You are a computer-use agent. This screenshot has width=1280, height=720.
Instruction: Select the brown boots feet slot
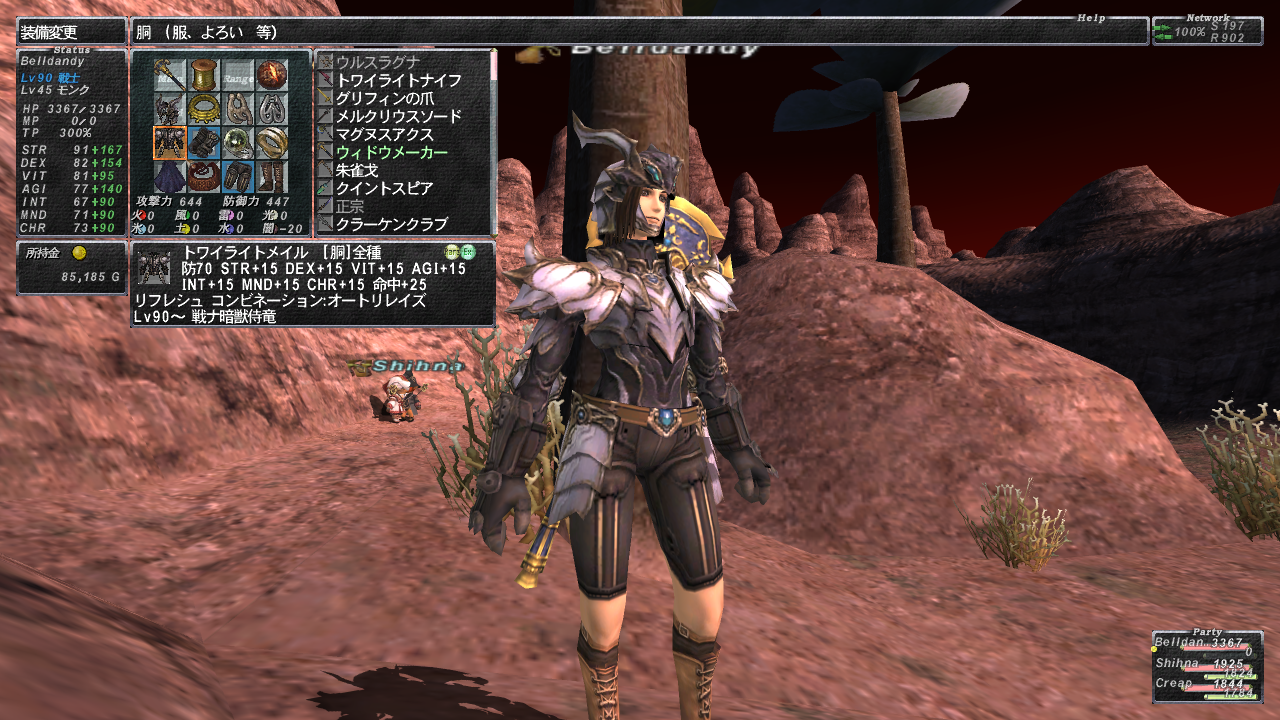pos(271,177)
